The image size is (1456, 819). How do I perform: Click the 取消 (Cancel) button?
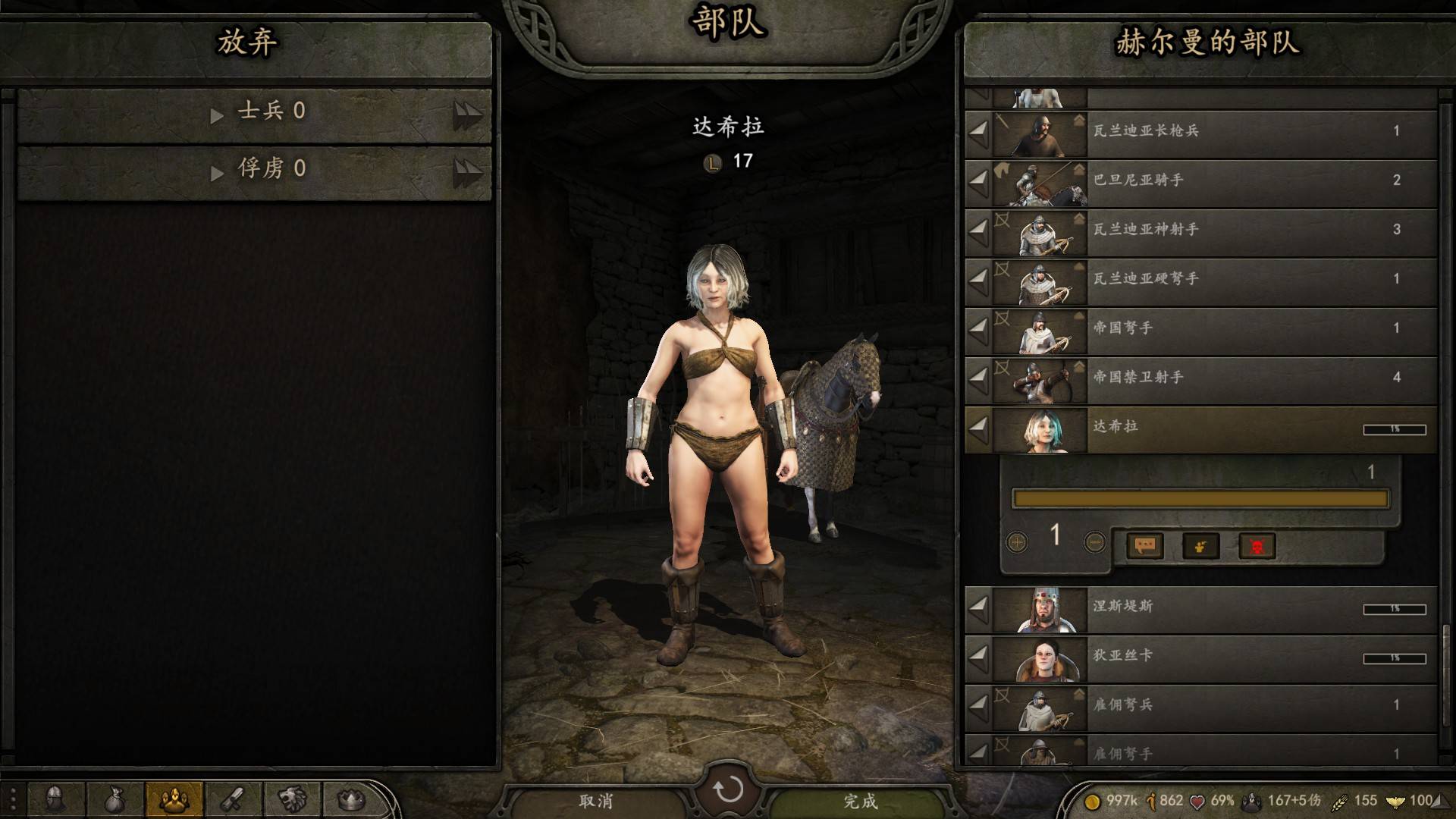click(x=595, y=801)
